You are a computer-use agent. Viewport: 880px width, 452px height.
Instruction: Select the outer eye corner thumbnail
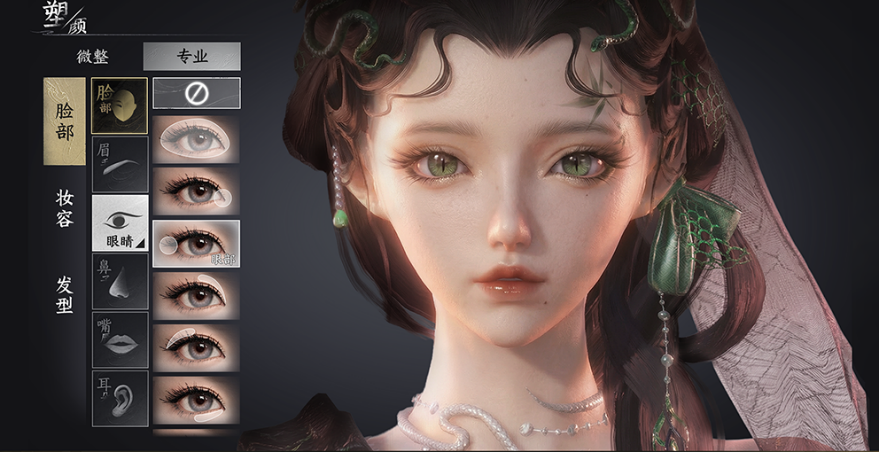click(x=196, y=190)
